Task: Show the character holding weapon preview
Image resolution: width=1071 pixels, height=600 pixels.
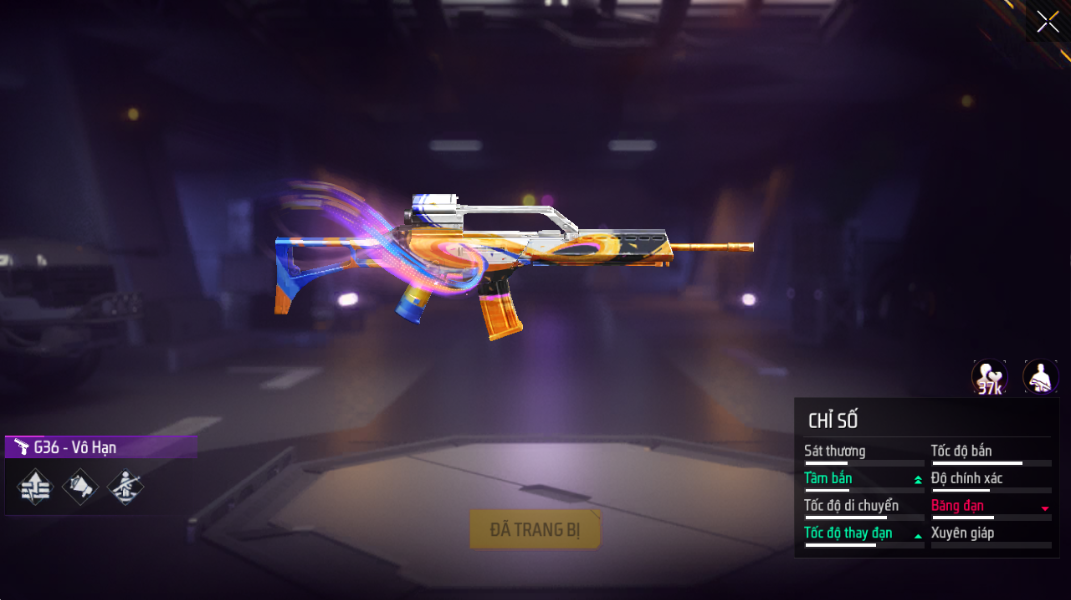Action: click(1040, 378)
